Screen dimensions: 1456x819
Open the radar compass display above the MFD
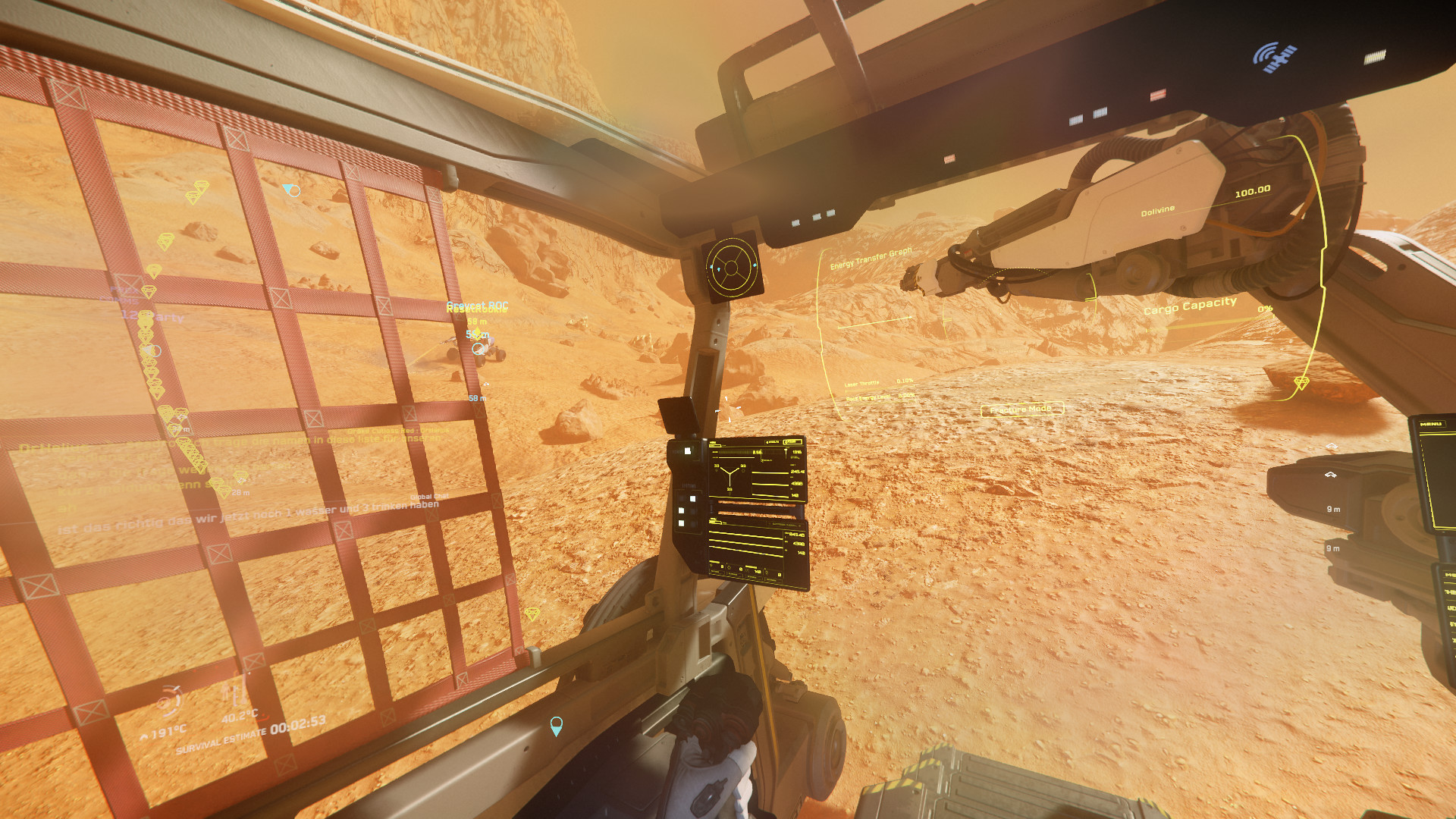[x=730, y=267]
